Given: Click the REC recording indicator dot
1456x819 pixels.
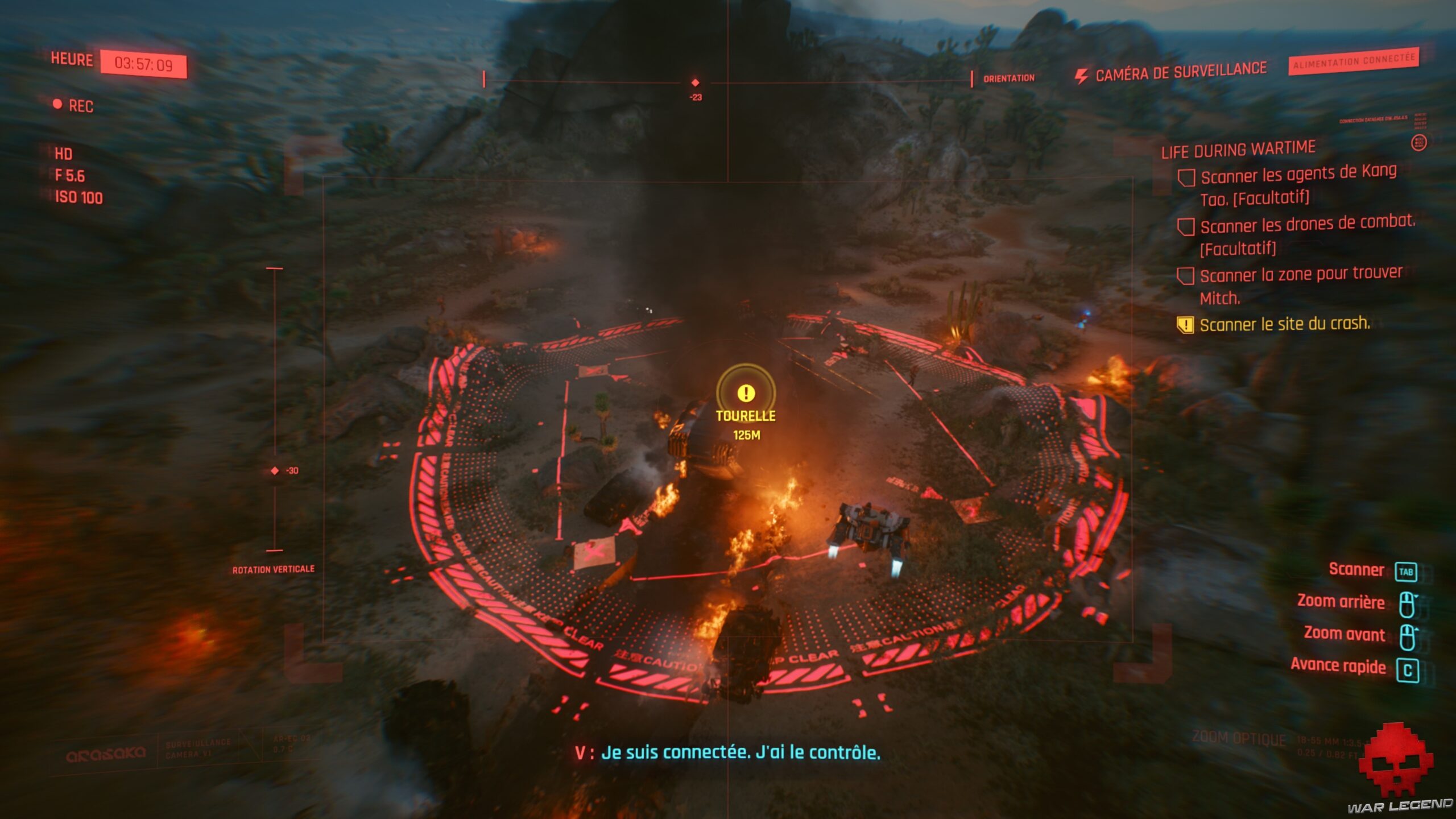Looking at the screenshot, I should click(x=58, y=105).
